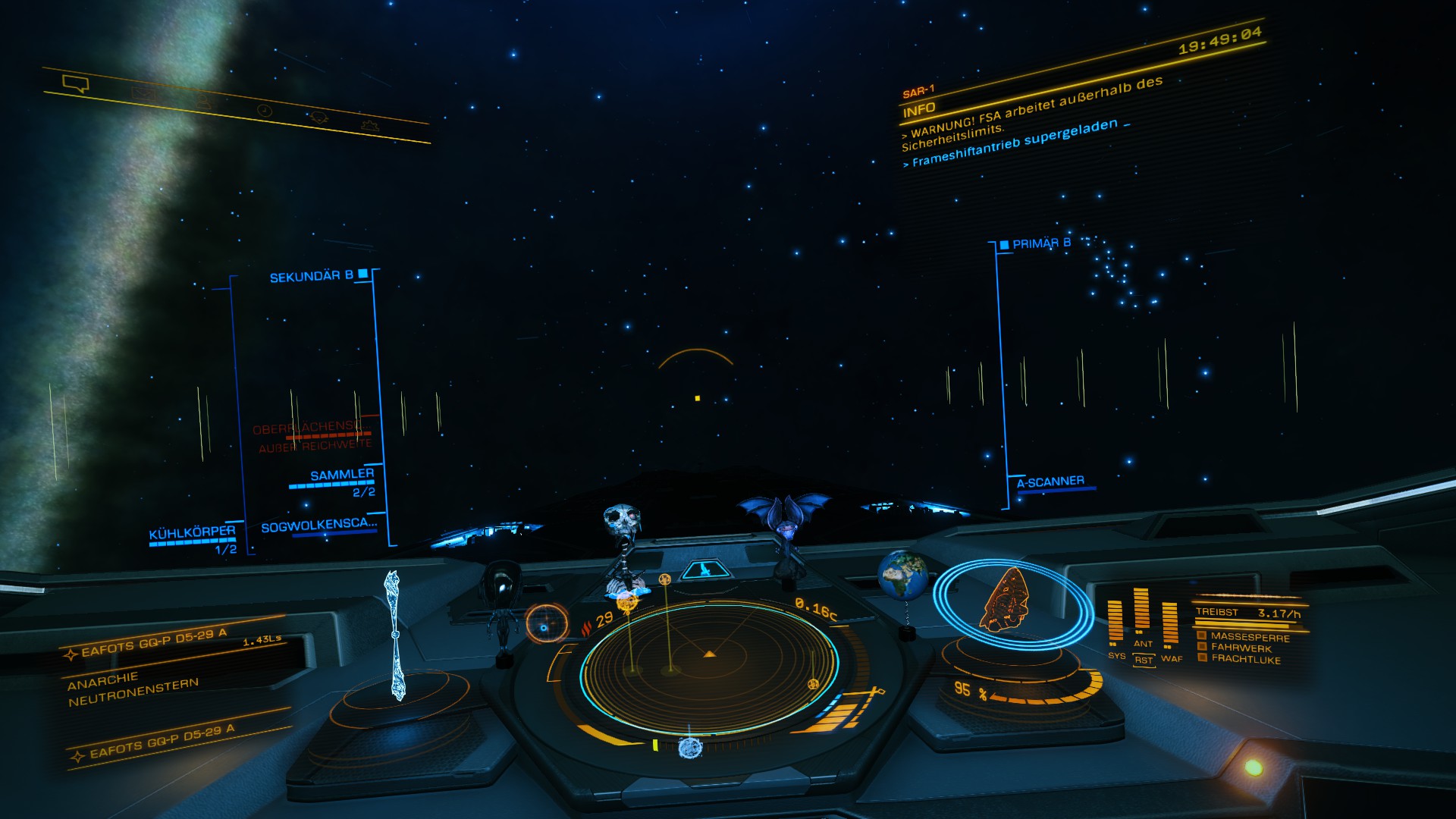The image size is (1456, 819).
Task: Show the clock history tab
Action: tap(263, 110)
